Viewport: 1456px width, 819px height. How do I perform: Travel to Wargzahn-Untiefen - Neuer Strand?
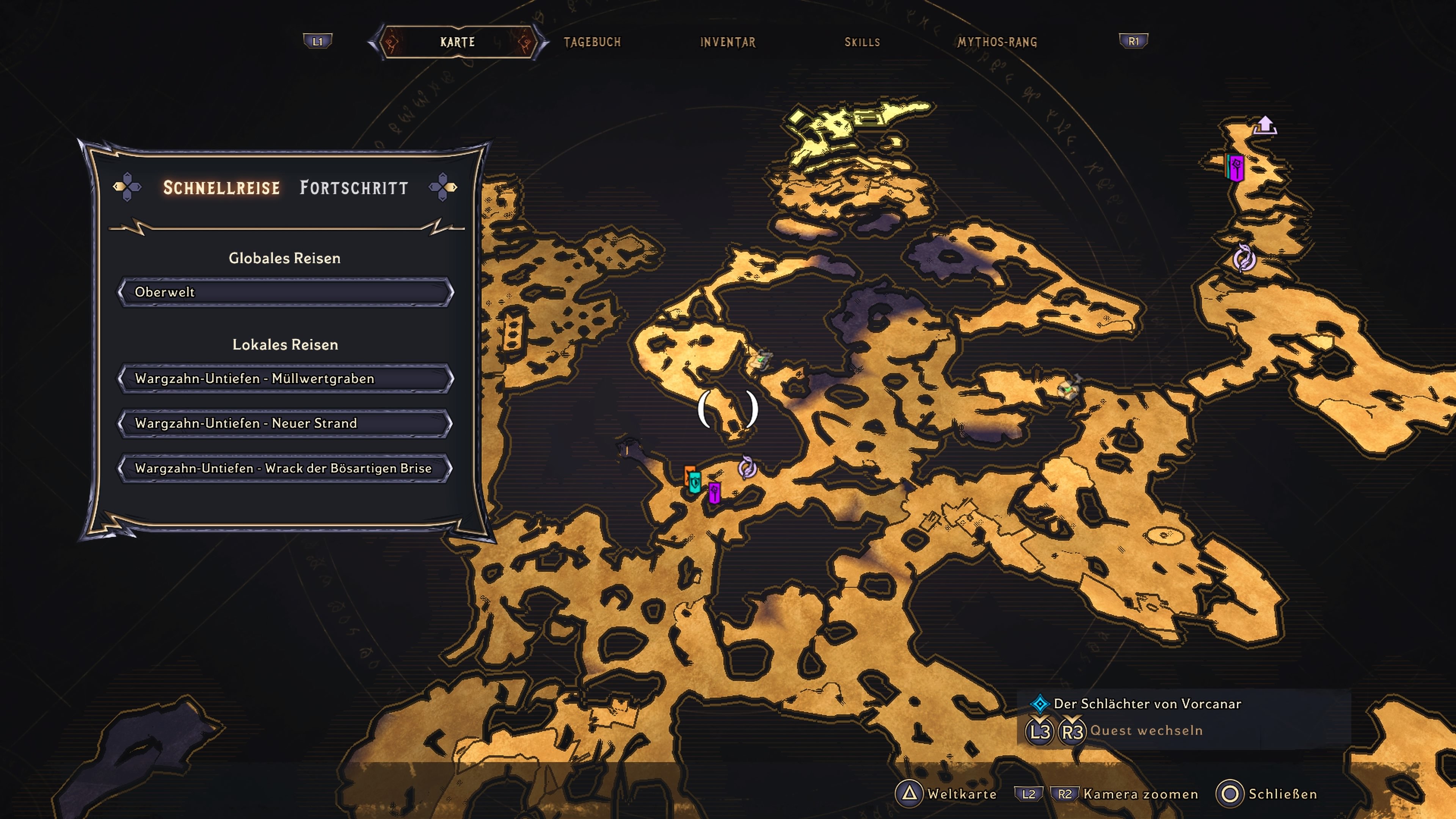285,424
